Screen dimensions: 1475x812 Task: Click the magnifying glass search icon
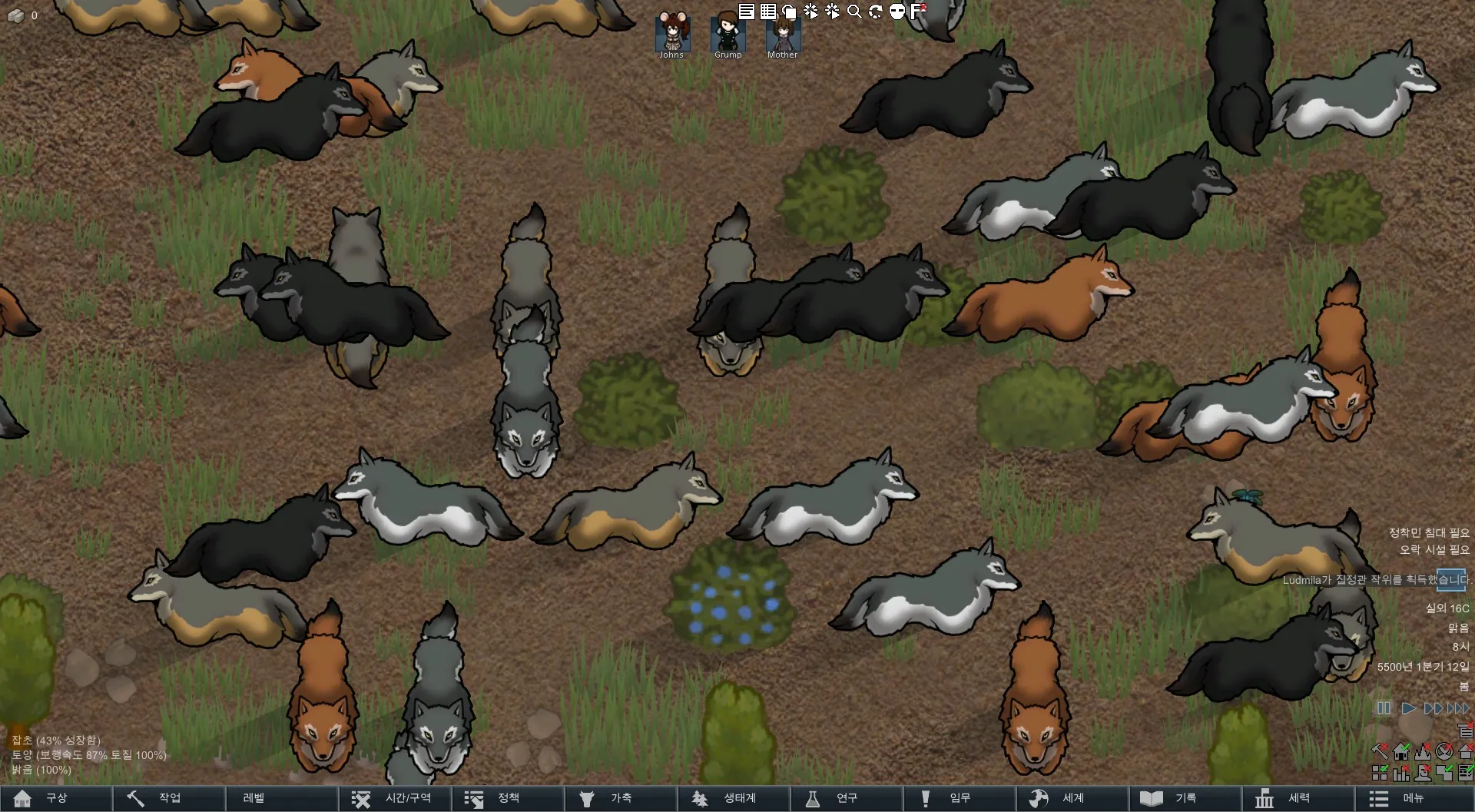[x=854, y=11]
